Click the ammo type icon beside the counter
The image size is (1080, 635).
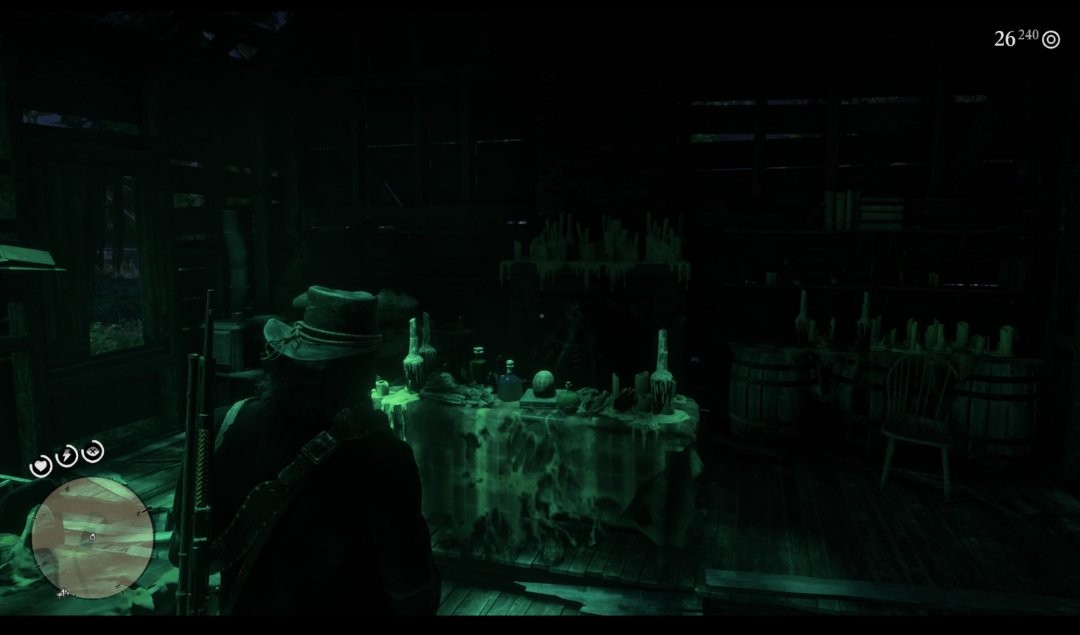pos(1050,40)
